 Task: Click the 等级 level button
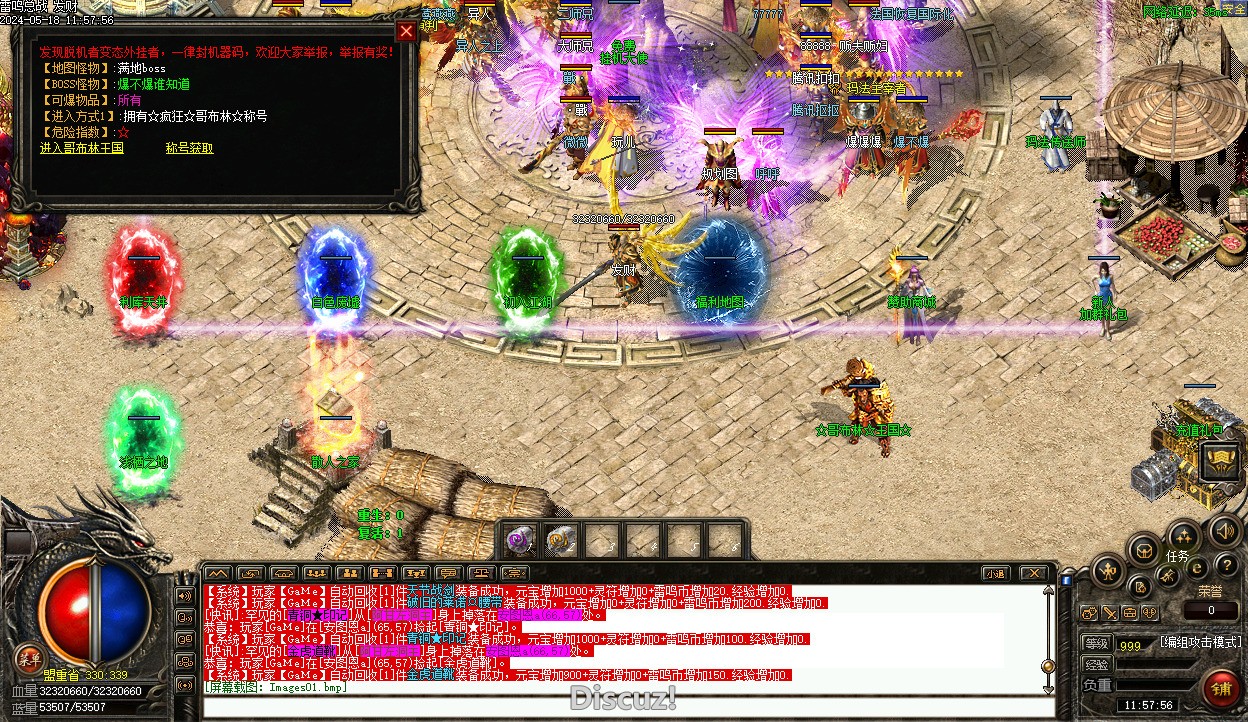(1096, 644)
